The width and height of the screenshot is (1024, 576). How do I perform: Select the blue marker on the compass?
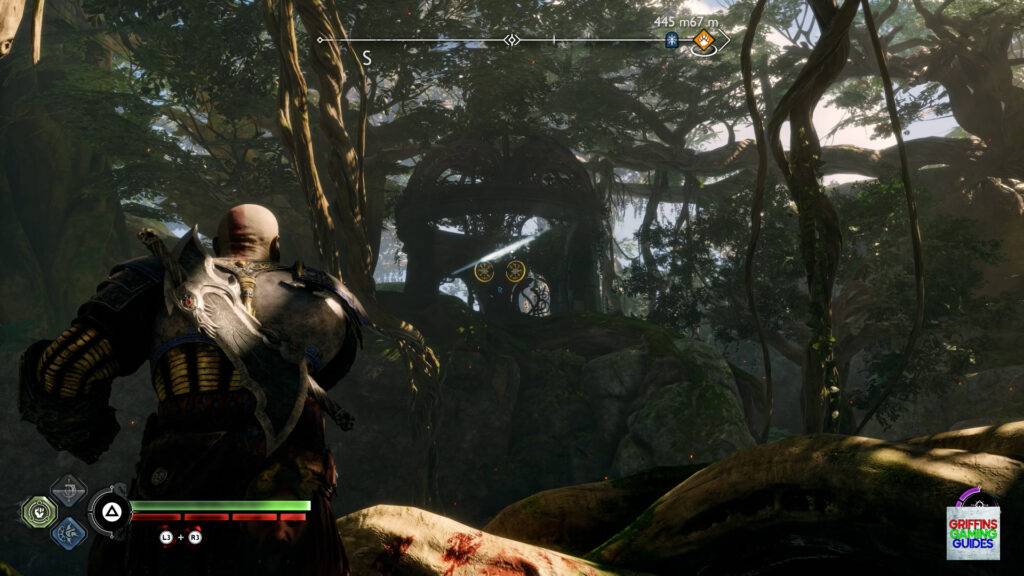[x=672, y=40]
